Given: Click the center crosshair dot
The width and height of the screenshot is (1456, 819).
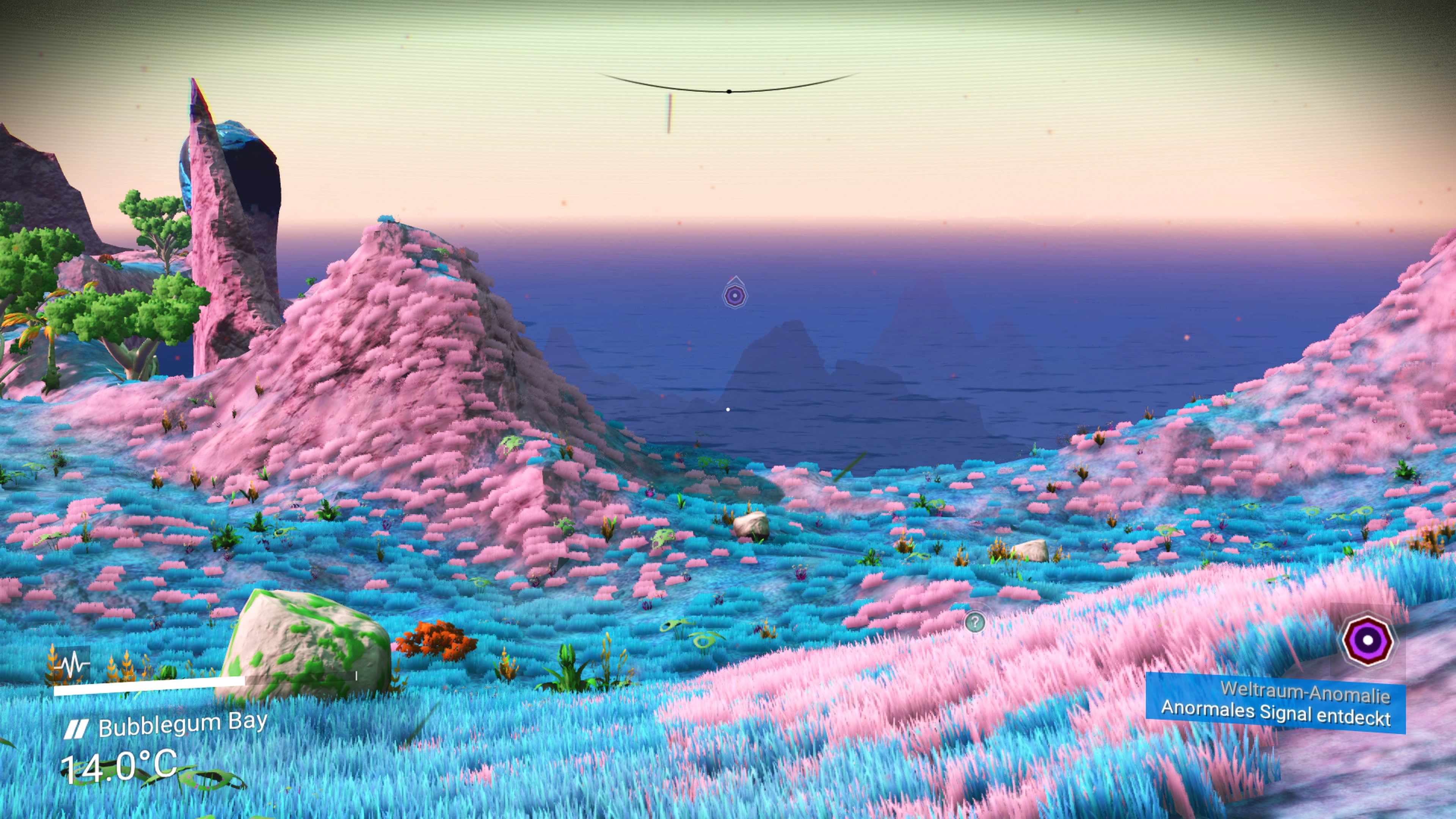Looking at the screenshot, I should click(x=729, y=91).
